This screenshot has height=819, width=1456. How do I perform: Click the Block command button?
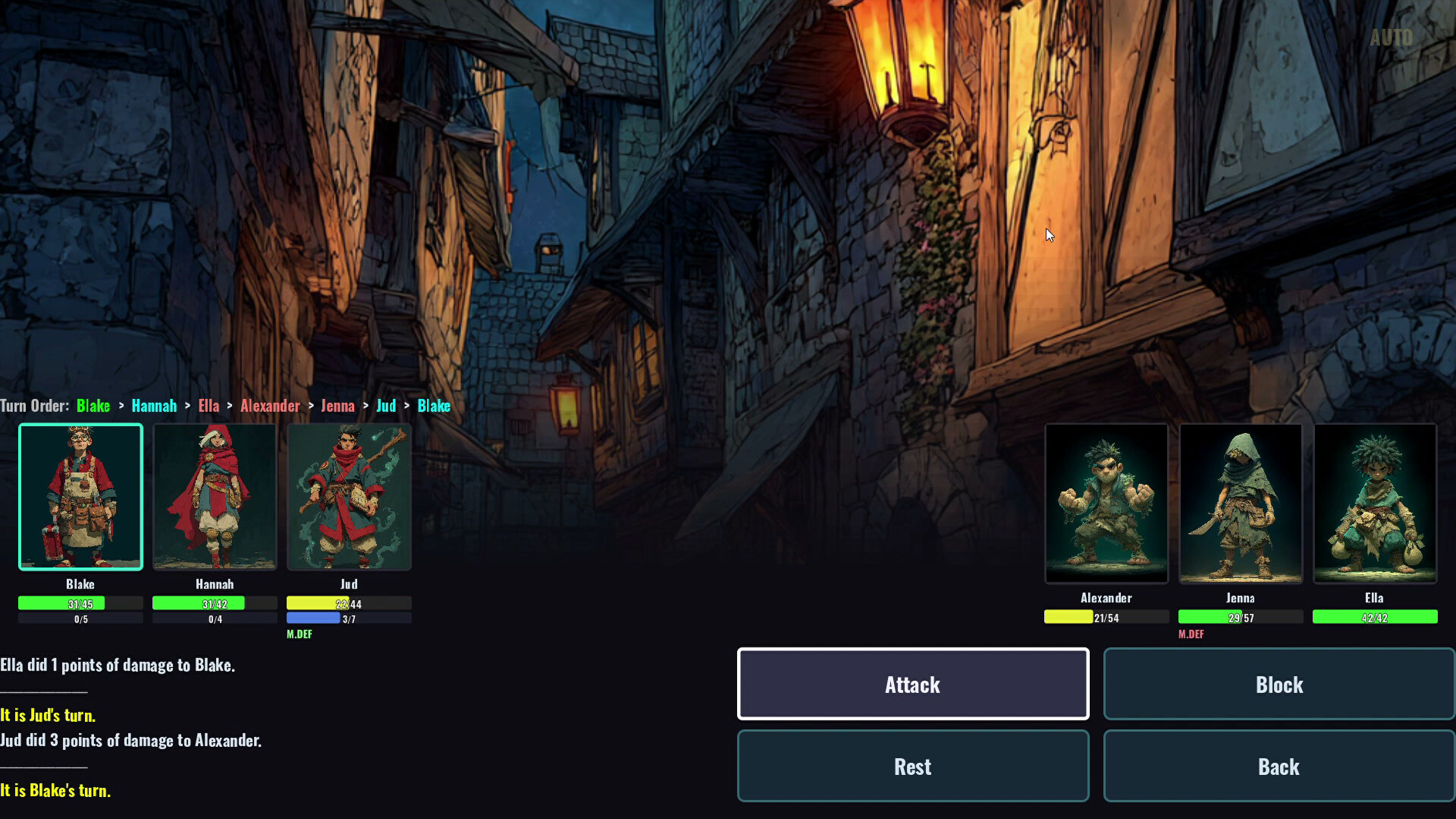(1279, 683)
